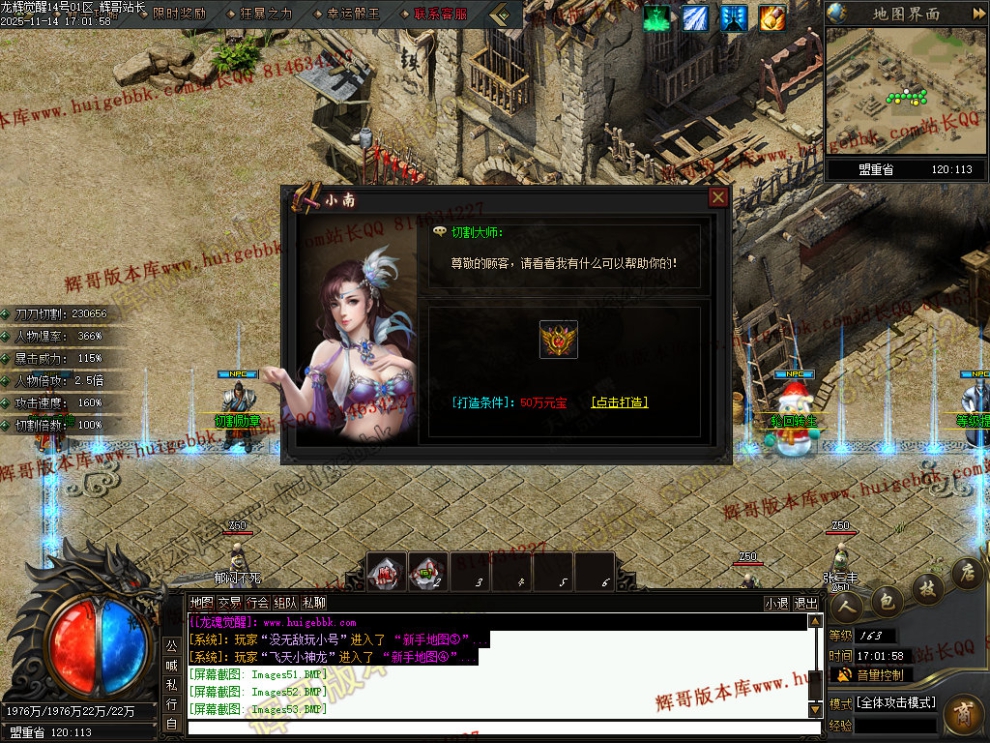This screenshot has width=990, height=743.
Task: Click the 小退 logout button
Action: pyautogui.click(x=777, y=603)
